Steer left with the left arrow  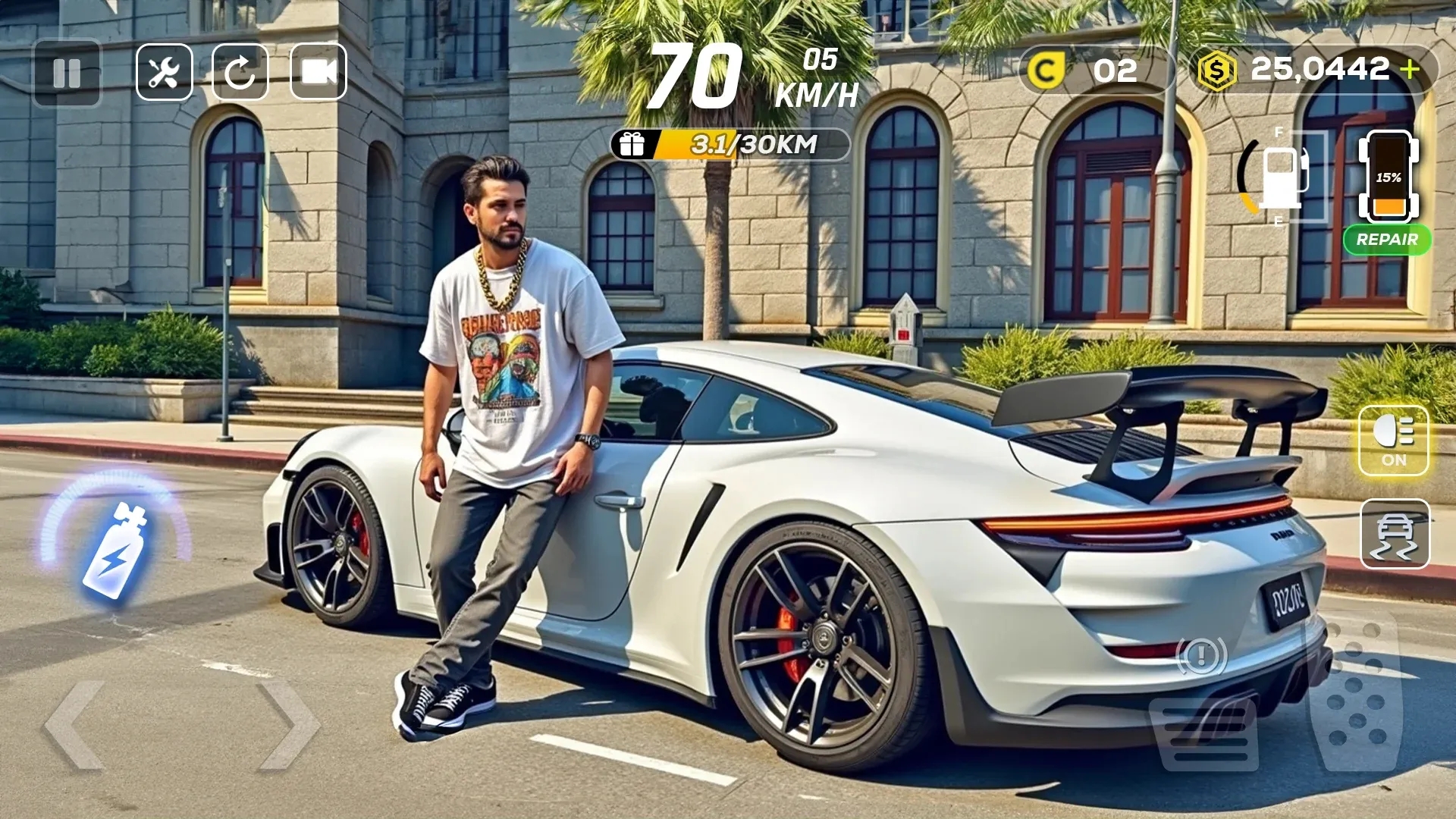74,724
